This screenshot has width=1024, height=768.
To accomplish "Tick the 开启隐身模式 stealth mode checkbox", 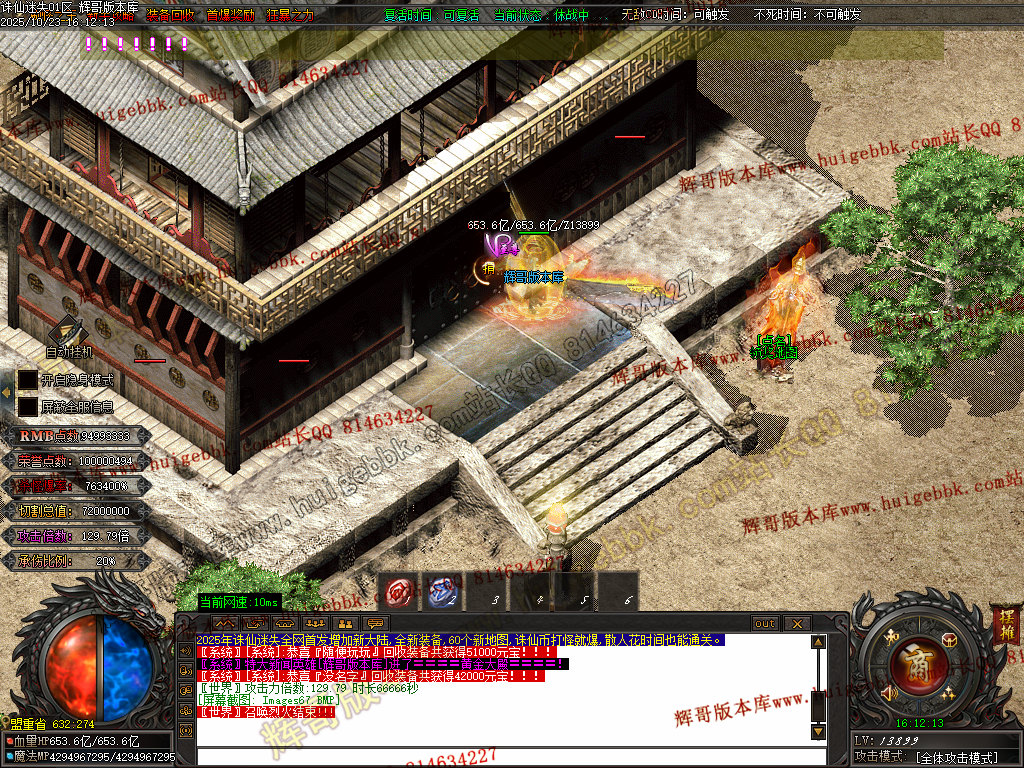I will point(27,381).
